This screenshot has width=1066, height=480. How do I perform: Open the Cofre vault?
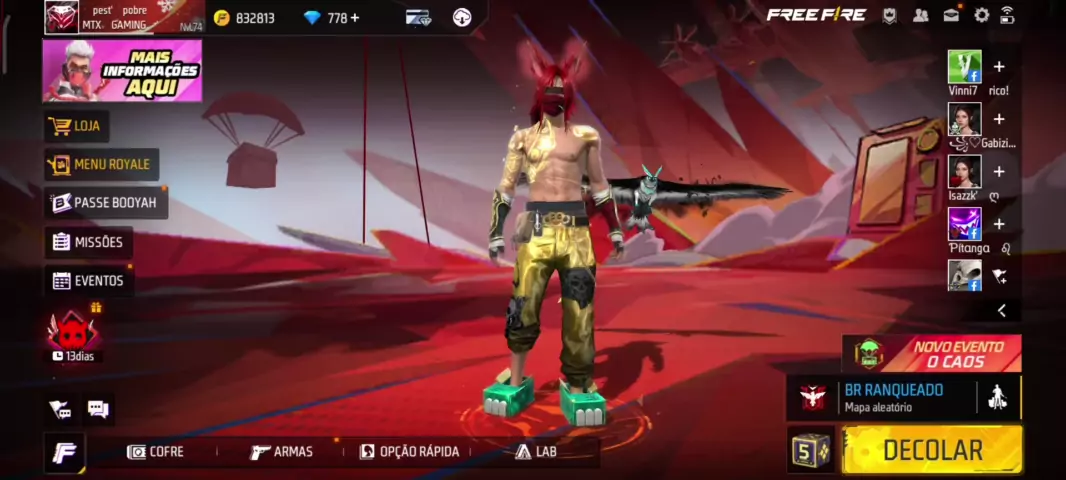(156, 452)
